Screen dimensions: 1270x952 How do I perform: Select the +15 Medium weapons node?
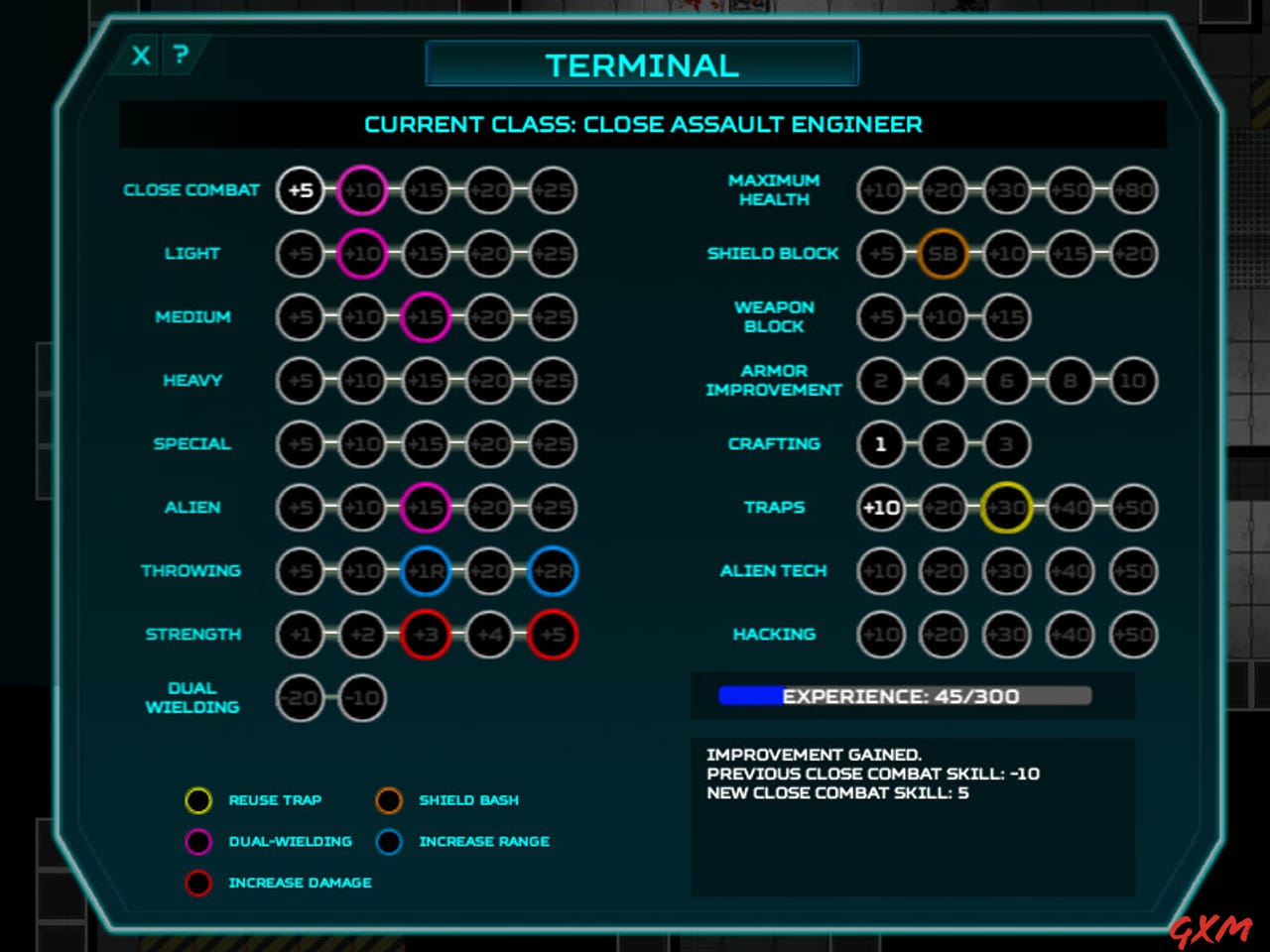(426, 317)
